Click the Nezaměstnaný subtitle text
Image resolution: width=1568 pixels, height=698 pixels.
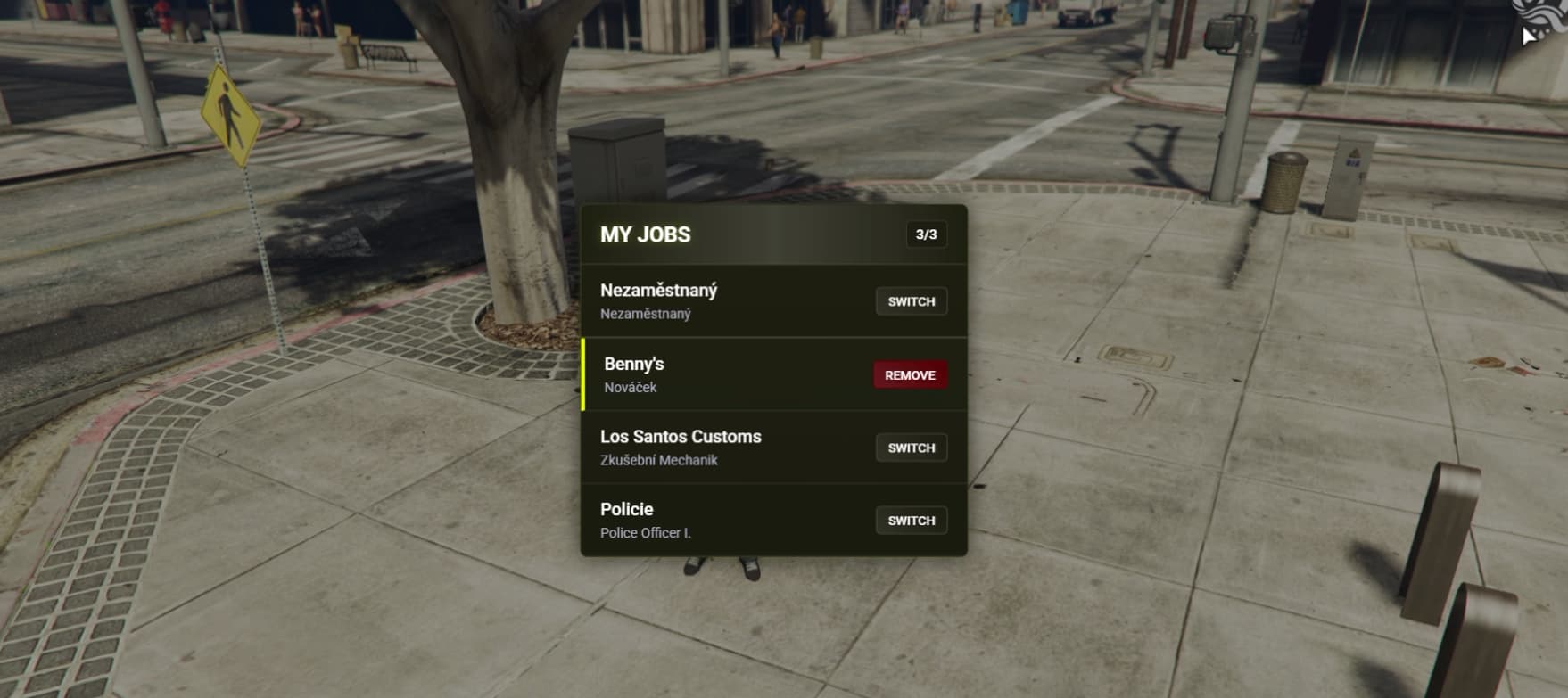[x=645, y=314]
